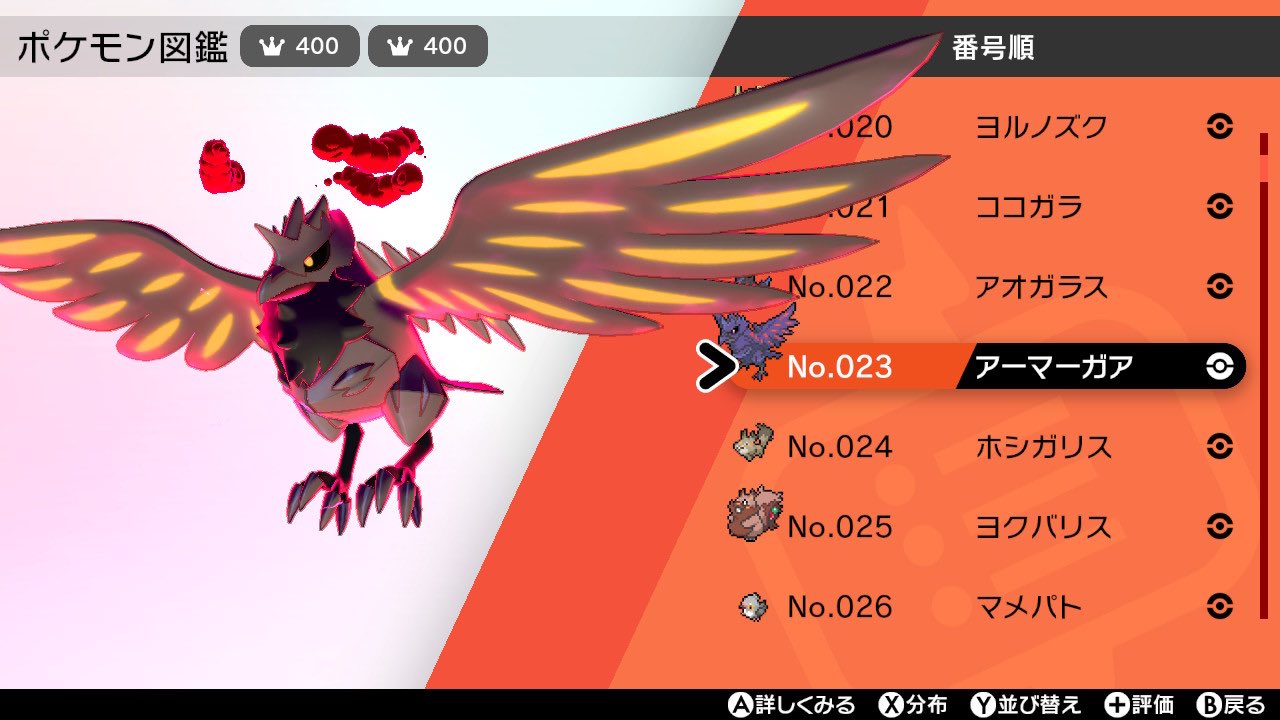Toggle the caught status icon for マメパト
The image size is (1280, 720).
tap(1222, 607)
